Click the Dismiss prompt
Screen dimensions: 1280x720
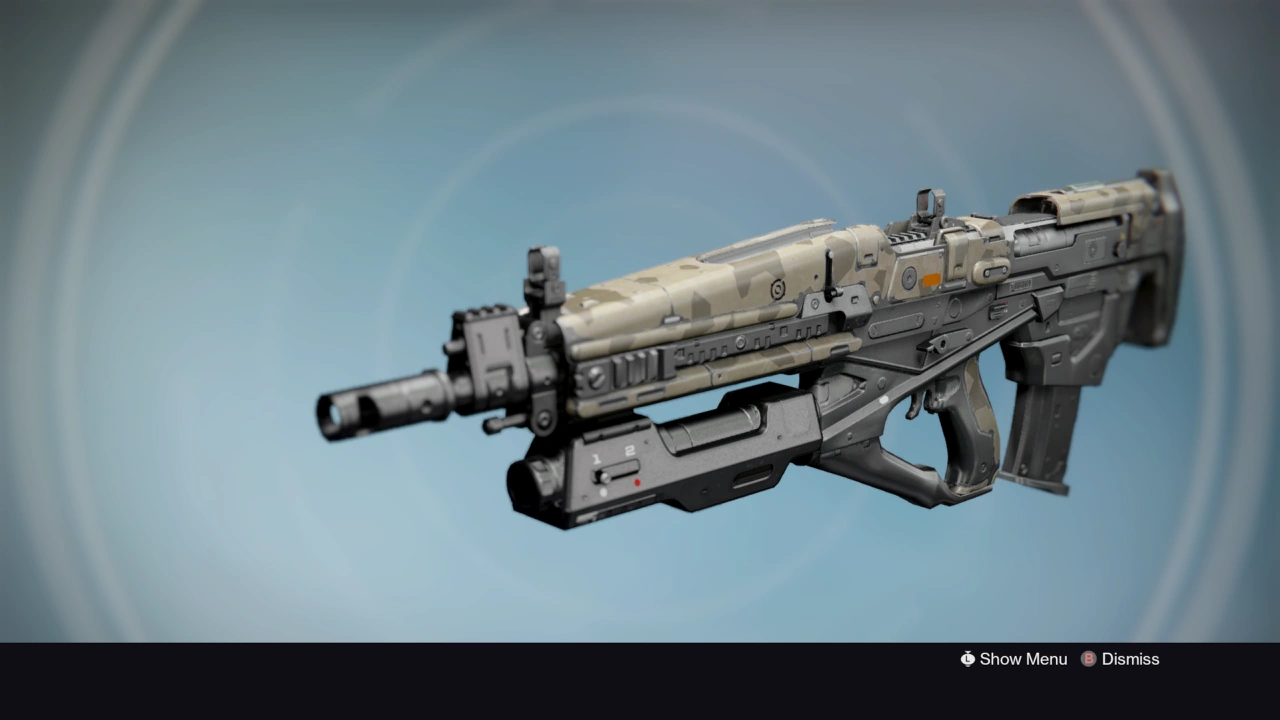[x=1130, y=659]
